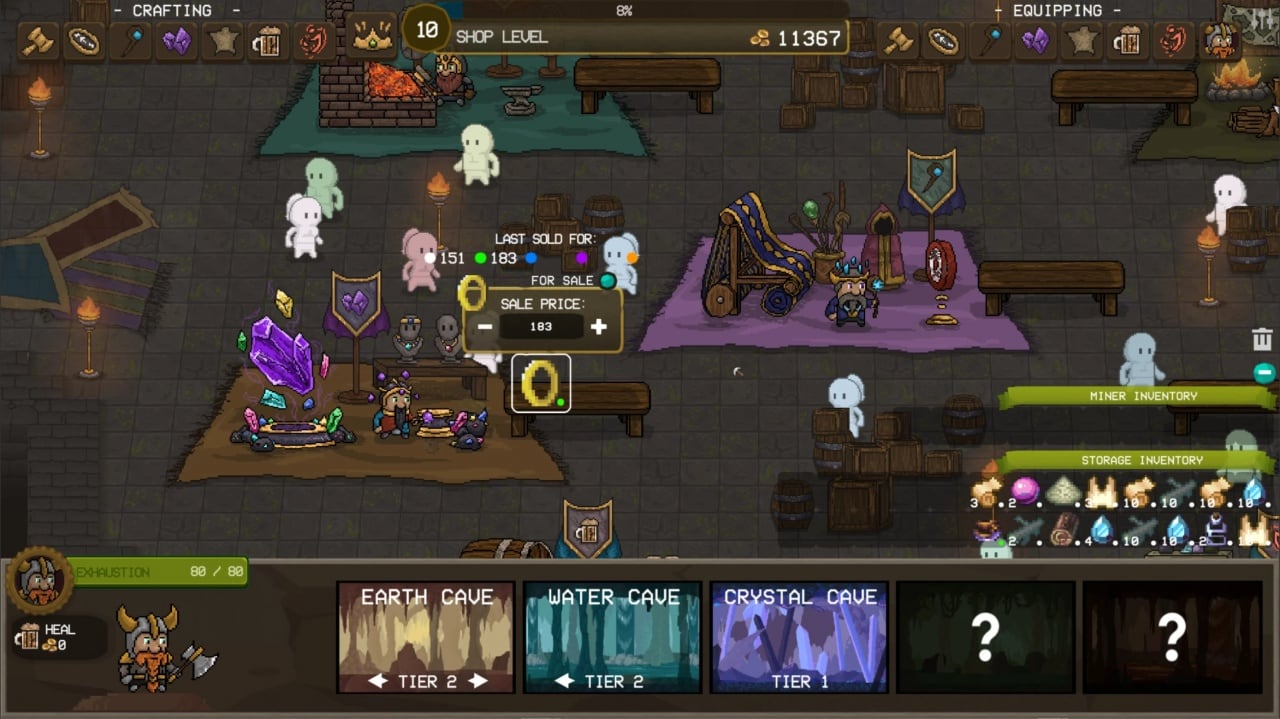Image resolution: width=1280 pixels, height=719 pixels.
Task: Lower the Water Cave tier with left arrow
Action: pos(565,681)
